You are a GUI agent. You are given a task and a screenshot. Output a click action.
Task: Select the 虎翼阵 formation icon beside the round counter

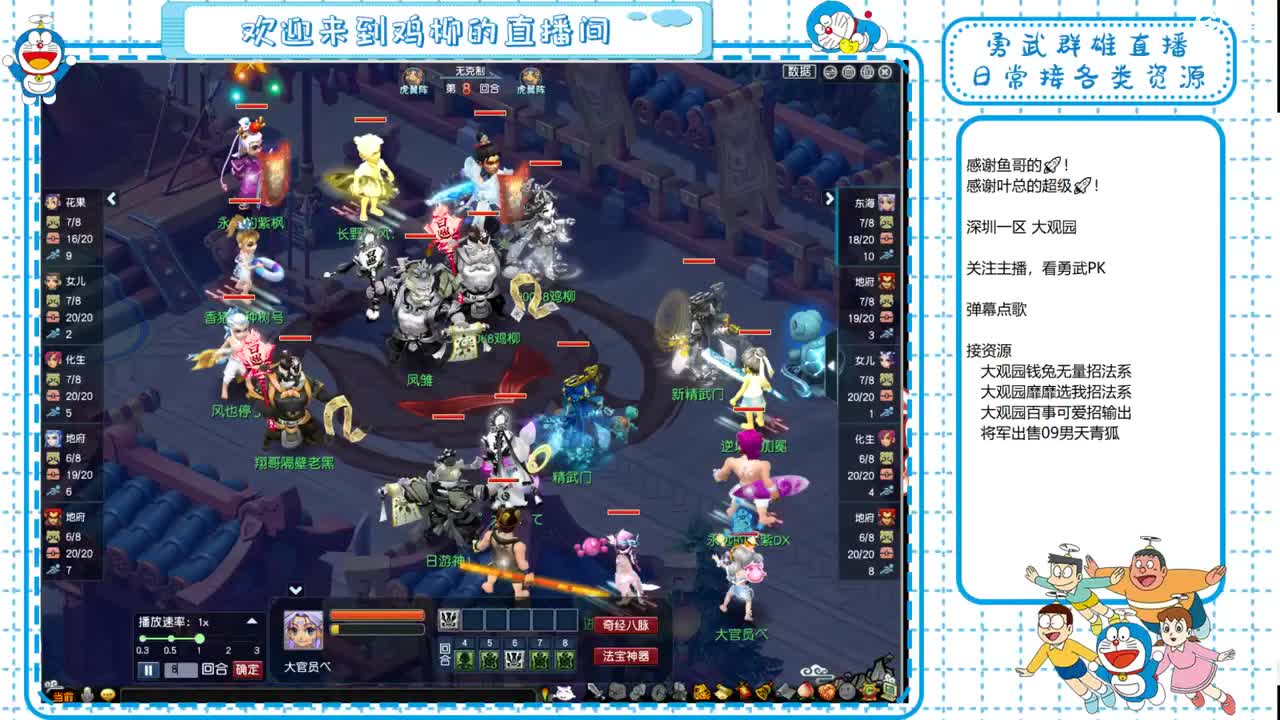[413, 75]
